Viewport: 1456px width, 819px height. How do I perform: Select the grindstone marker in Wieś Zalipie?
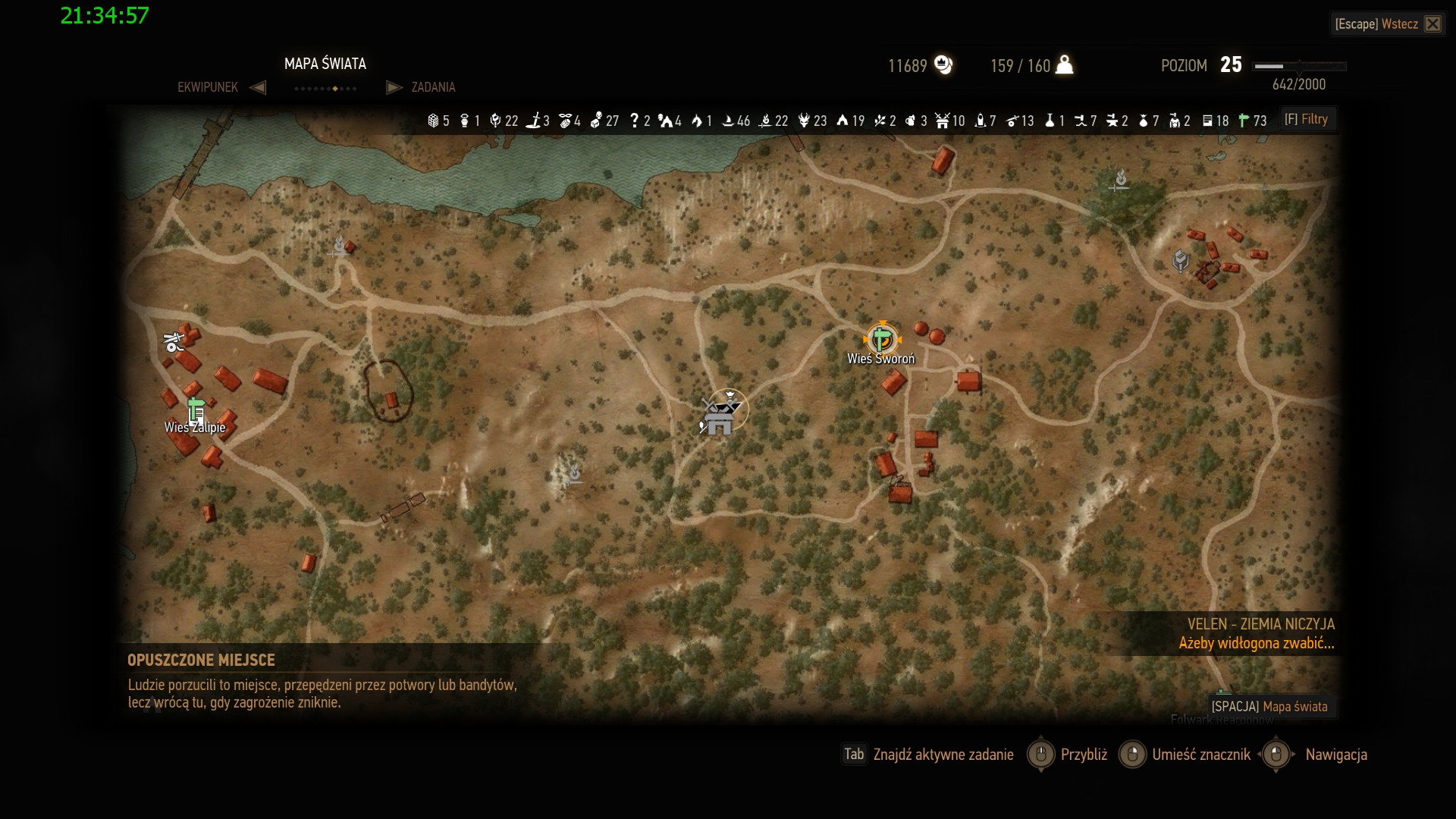[x=174, y=343]
